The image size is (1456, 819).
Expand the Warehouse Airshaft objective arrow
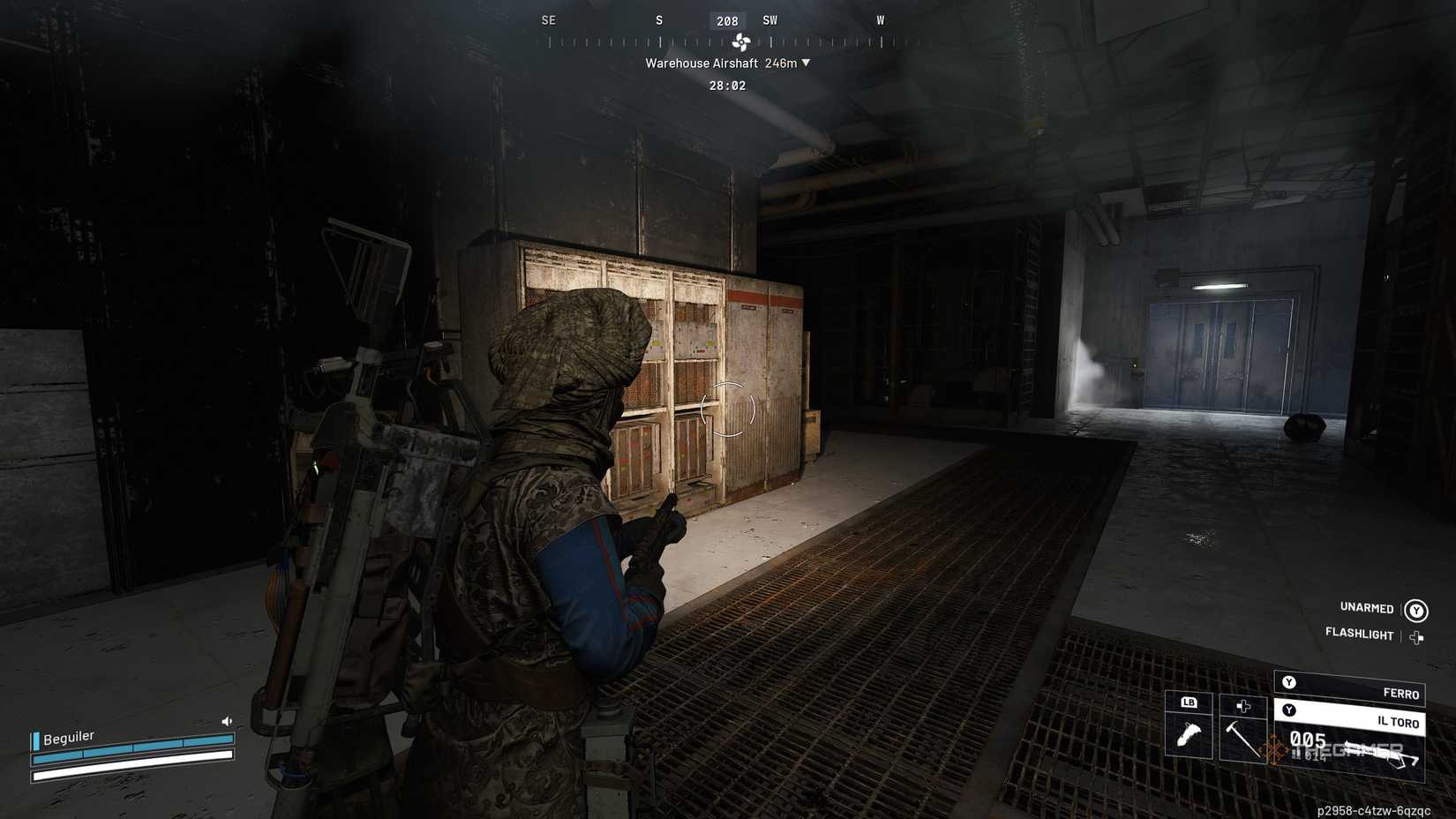805,63
